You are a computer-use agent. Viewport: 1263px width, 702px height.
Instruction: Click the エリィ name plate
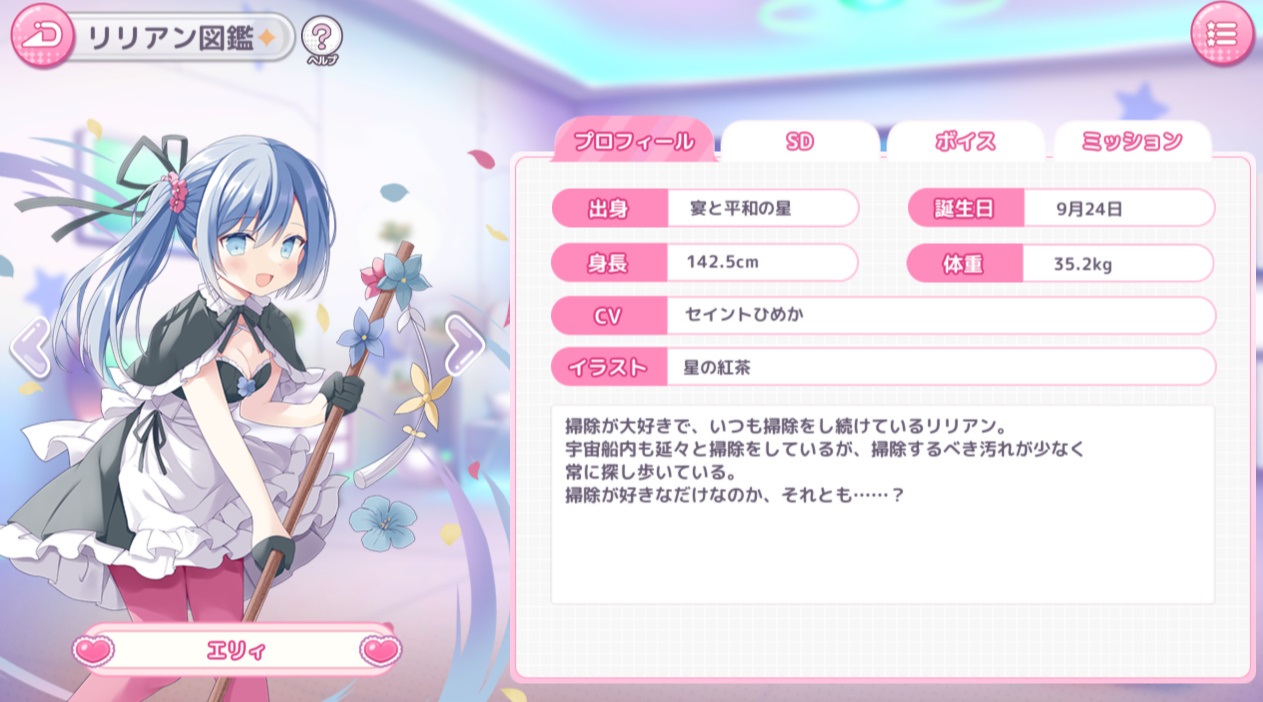click(x=236, y=651)
